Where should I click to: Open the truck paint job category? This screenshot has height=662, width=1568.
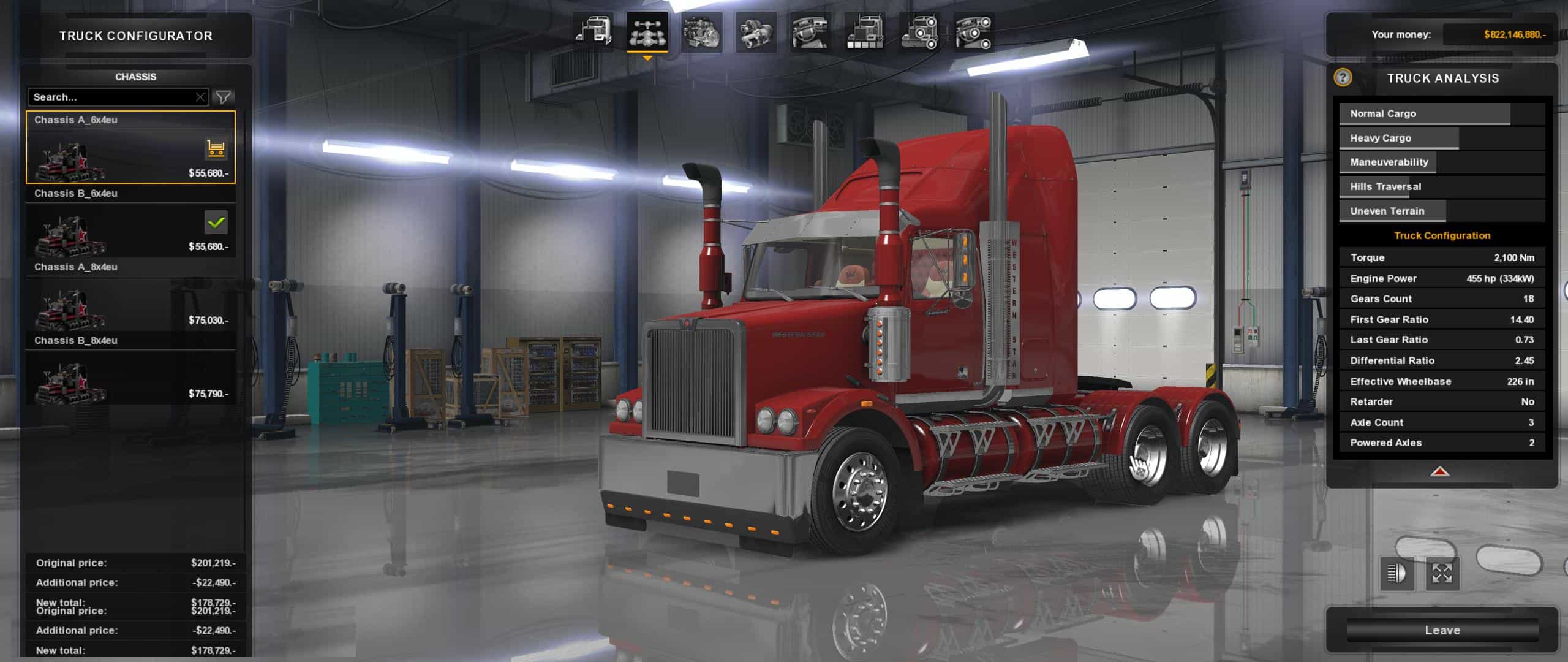[864, 32]
